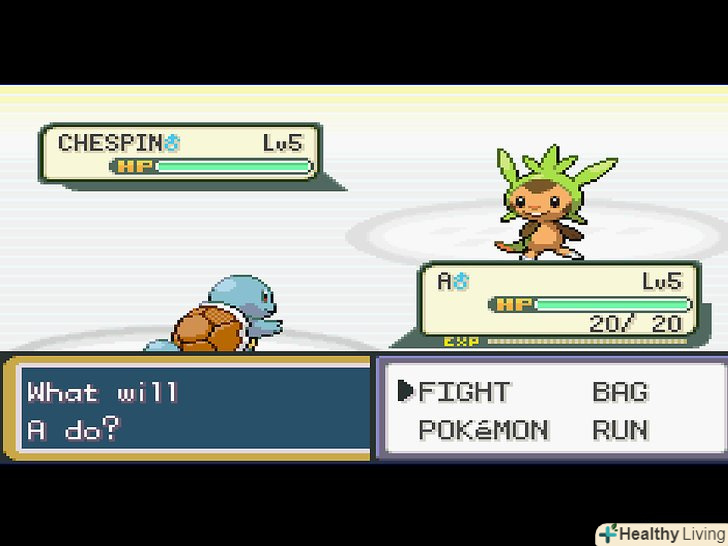Choose RUN to flee the battle
This screenshot has height=546, width=728.
(620, 431)
